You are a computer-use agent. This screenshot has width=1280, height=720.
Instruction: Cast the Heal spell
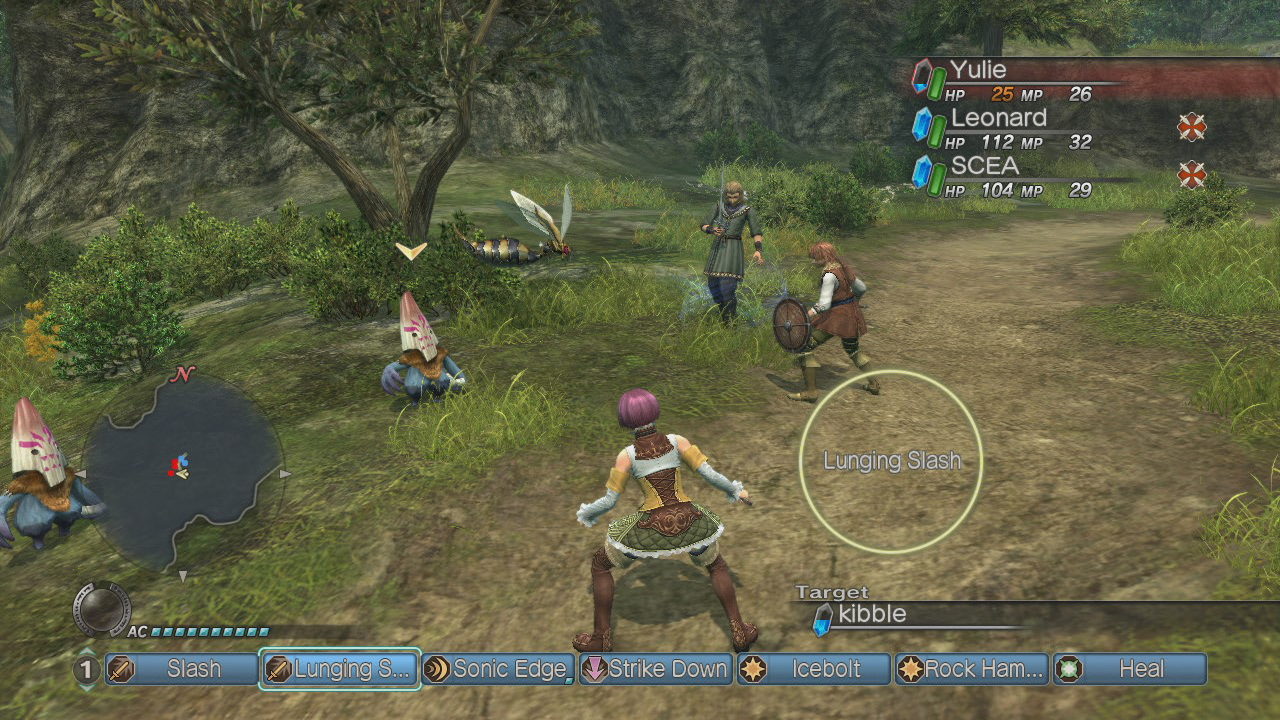1130,669
